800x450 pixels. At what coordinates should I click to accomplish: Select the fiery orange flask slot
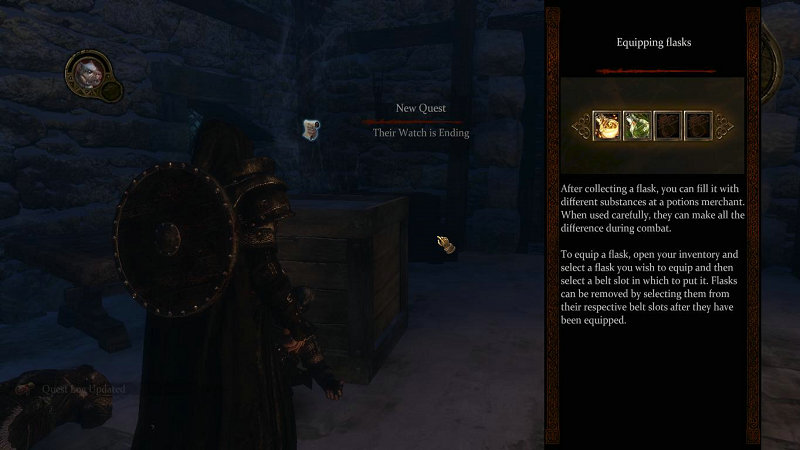(606, 125)
